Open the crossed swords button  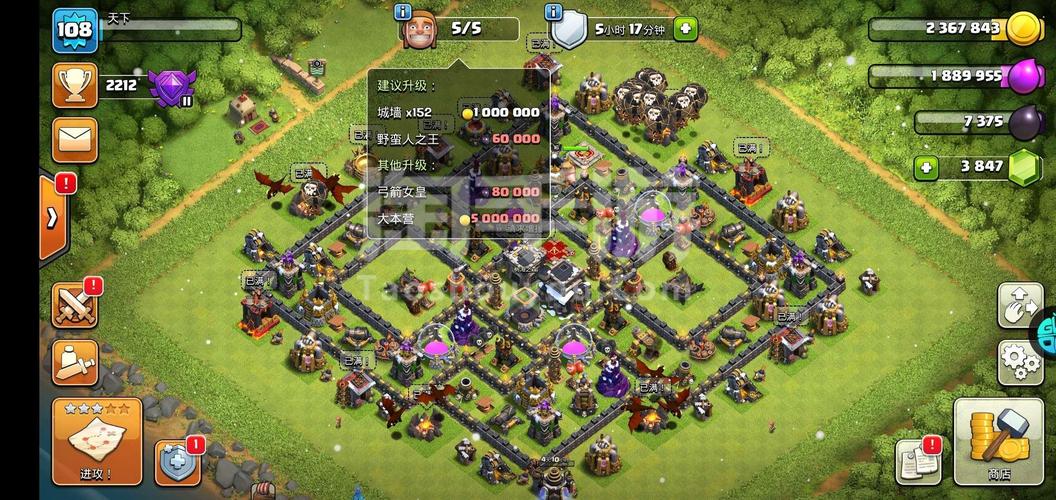point(75,303)
